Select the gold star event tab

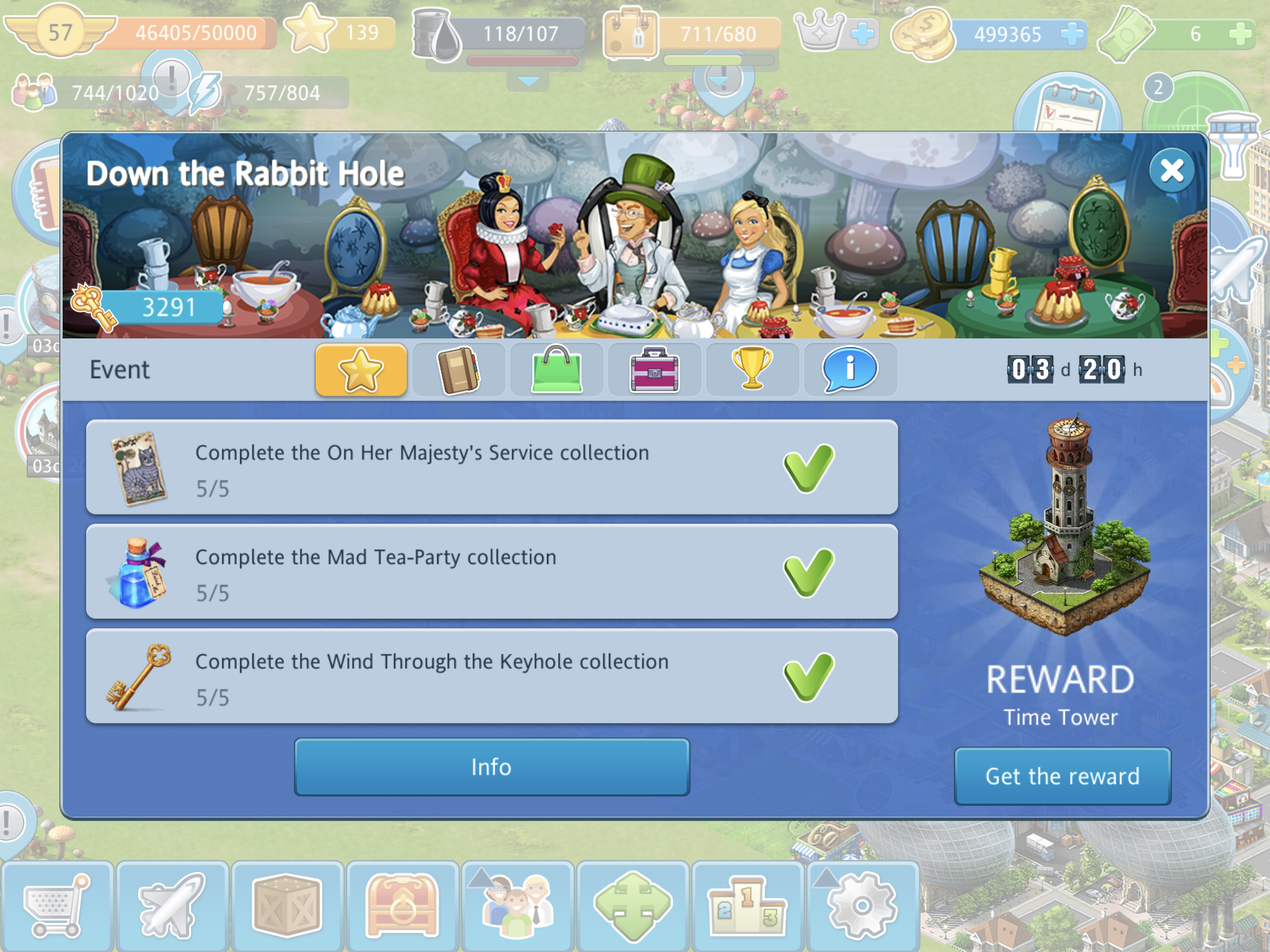(x=361, y=370)
